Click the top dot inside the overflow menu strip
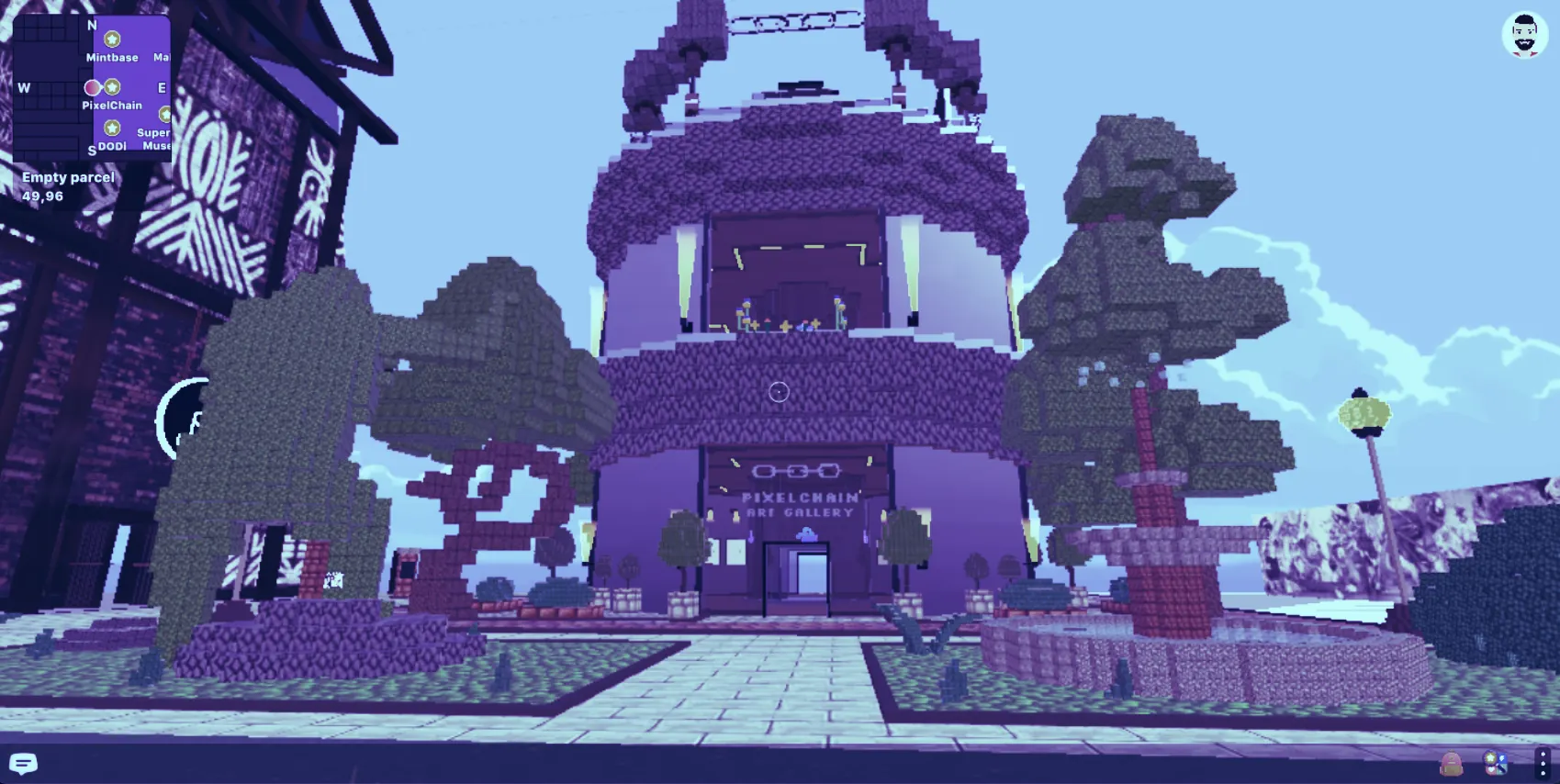1560x784 pixels. [x=1542, y=754]
